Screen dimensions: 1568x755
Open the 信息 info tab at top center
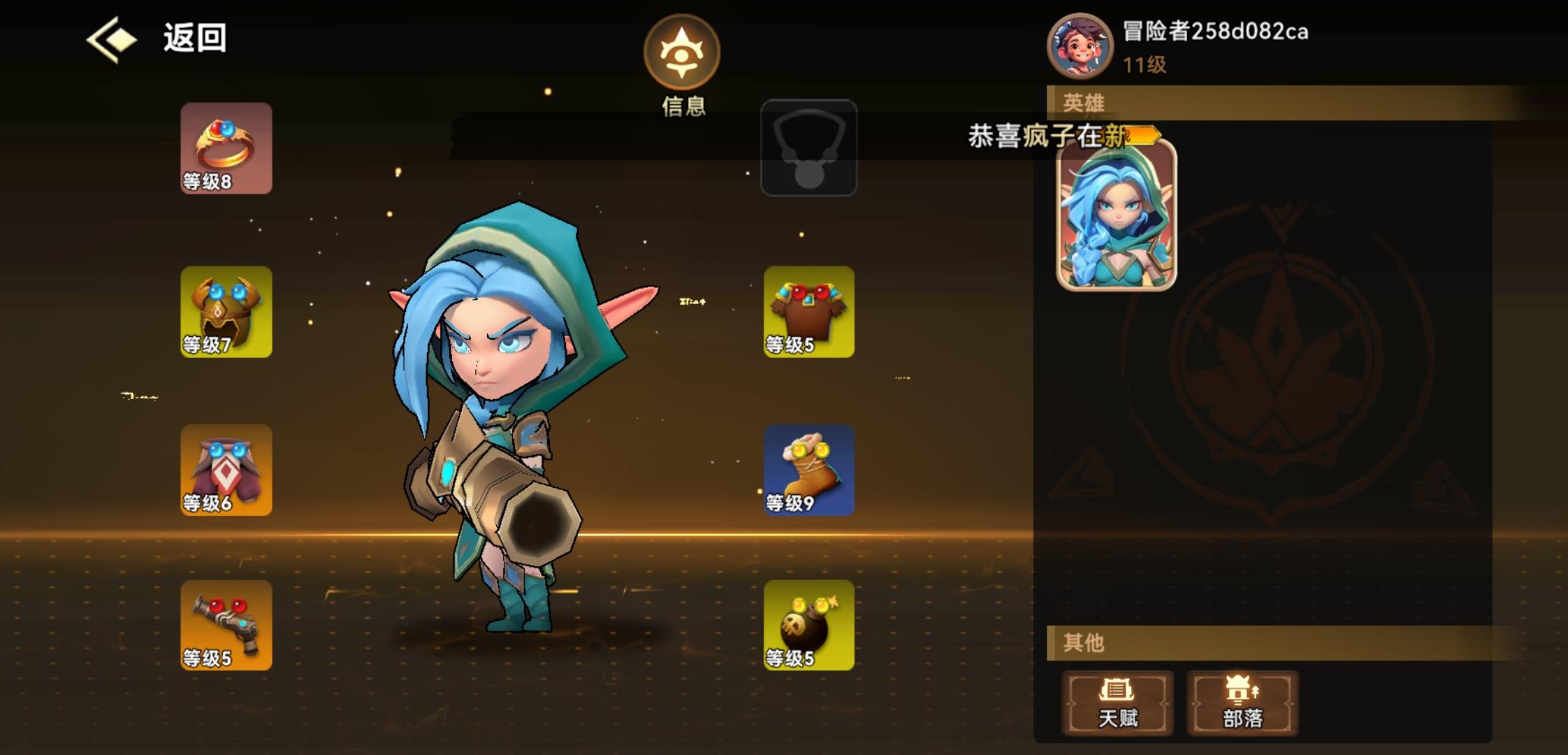click(681, 59)
